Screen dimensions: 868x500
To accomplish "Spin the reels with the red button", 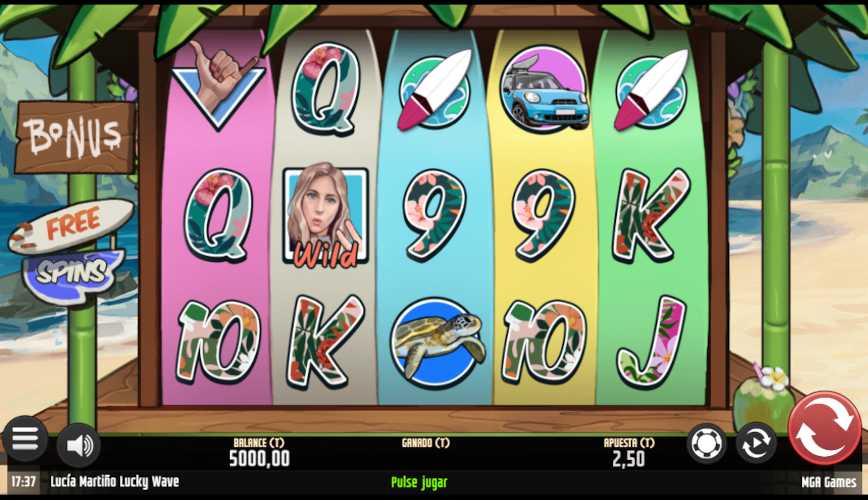I will click(824, 429).
